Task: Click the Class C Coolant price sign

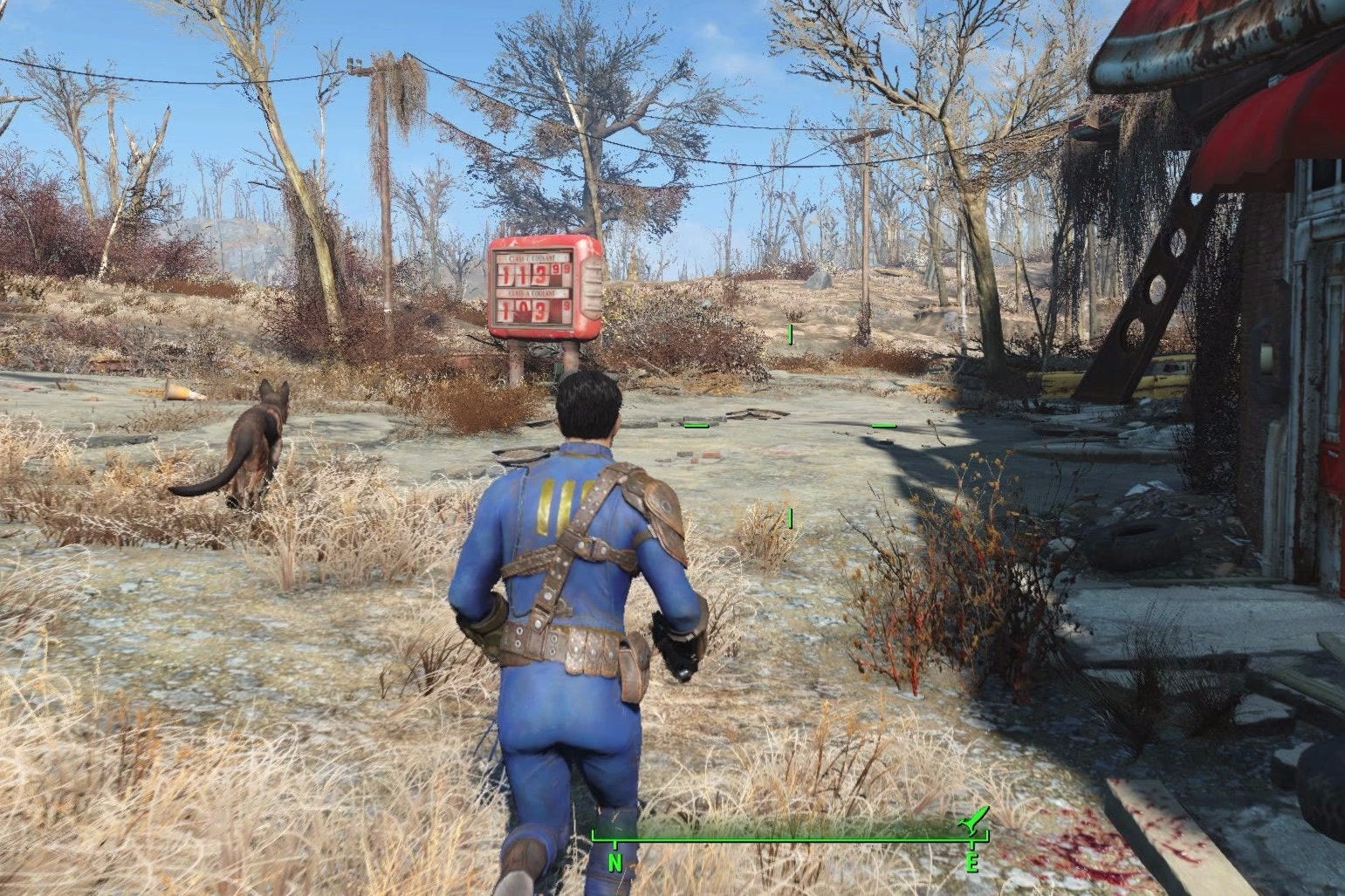Action: 532,257
